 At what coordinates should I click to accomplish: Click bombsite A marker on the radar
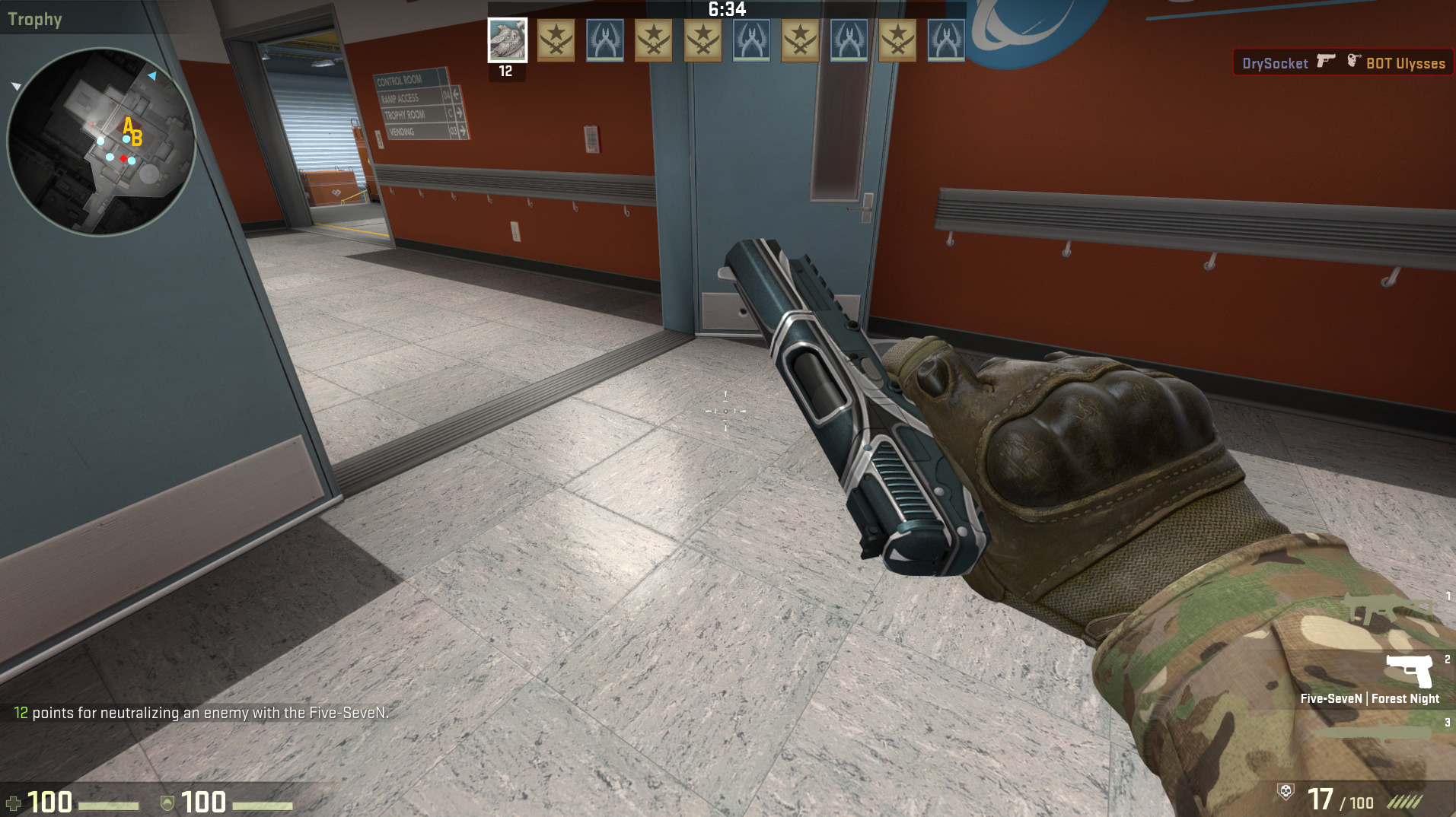[x=128, y=125]
